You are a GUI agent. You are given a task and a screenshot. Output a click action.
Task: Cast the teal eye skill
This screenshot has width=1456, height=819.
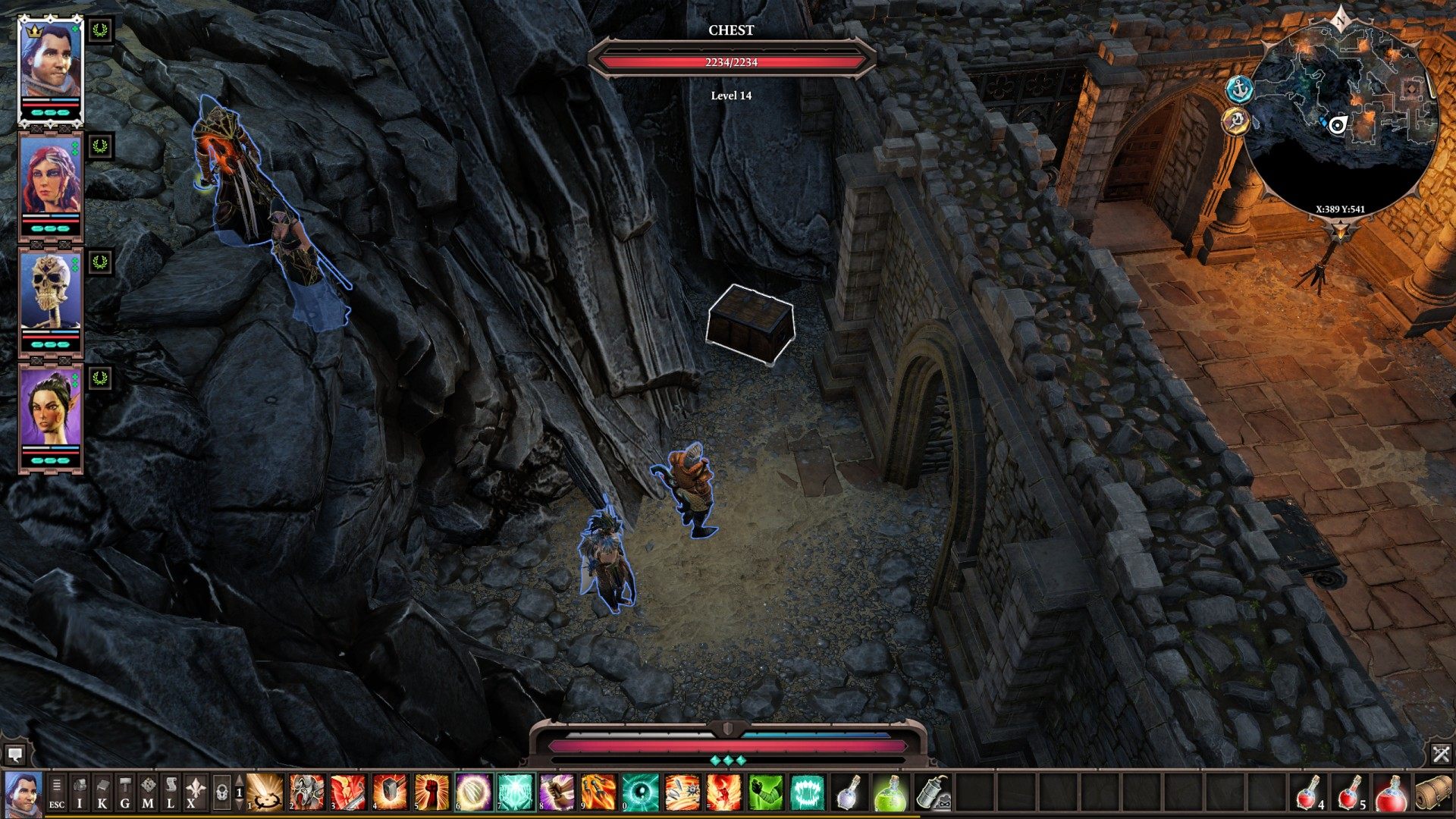tap(639, 792)
